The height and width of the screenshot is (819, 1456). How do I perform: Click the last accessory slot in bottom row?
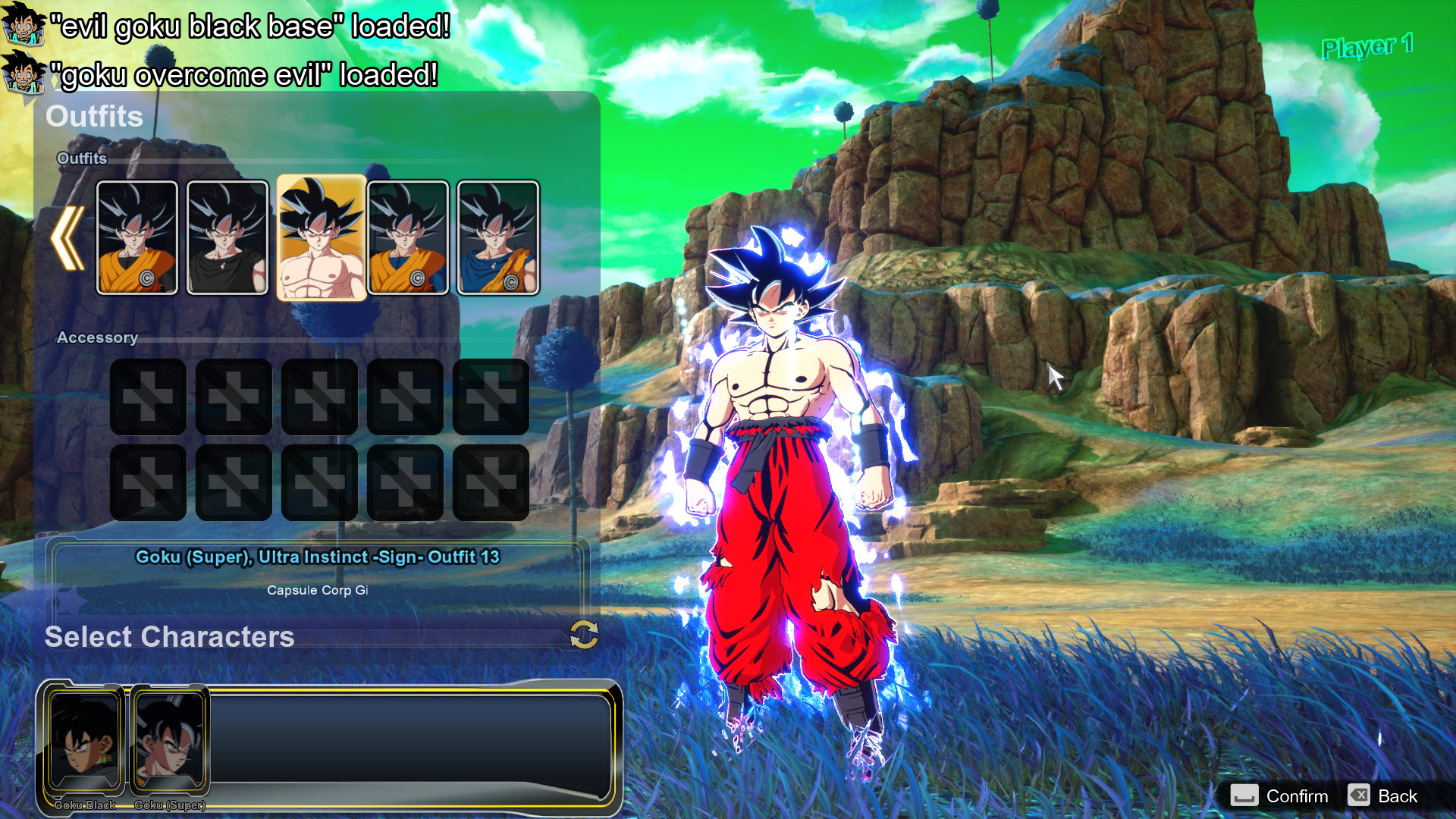[491, 481]
